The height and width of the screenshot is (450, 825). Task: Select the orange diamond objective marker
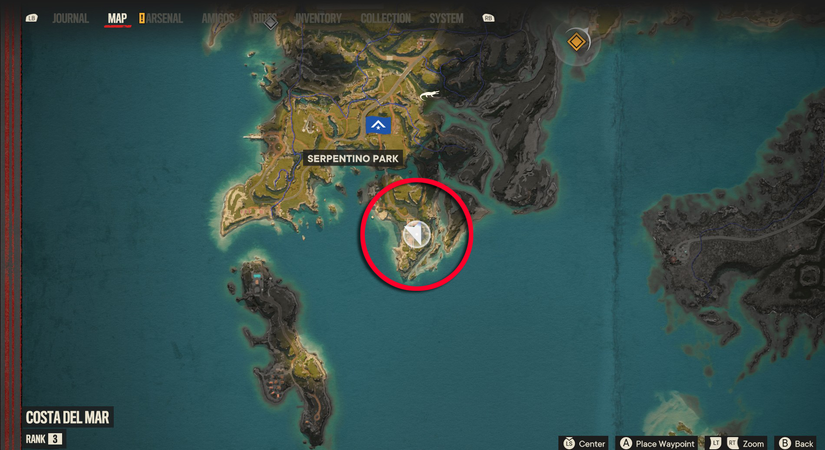tap(576, 42)
